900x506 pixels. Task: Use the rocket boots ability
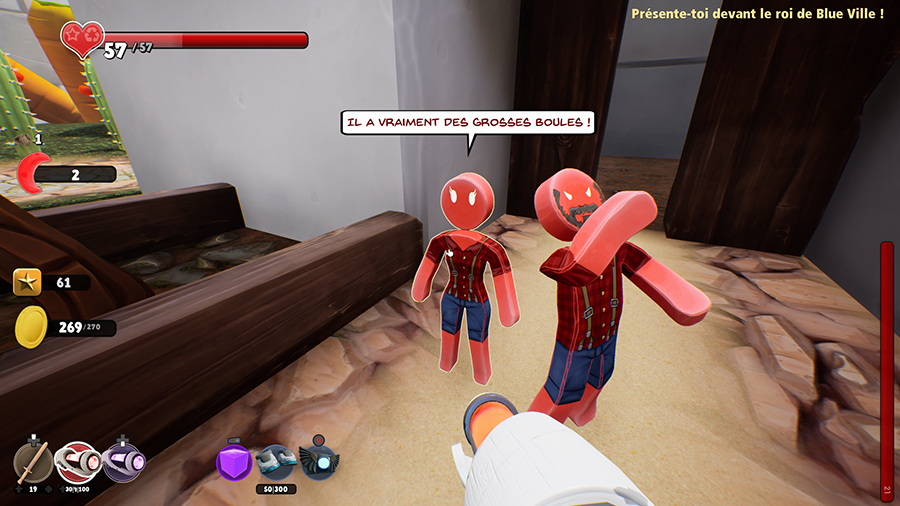click(275, 463)
